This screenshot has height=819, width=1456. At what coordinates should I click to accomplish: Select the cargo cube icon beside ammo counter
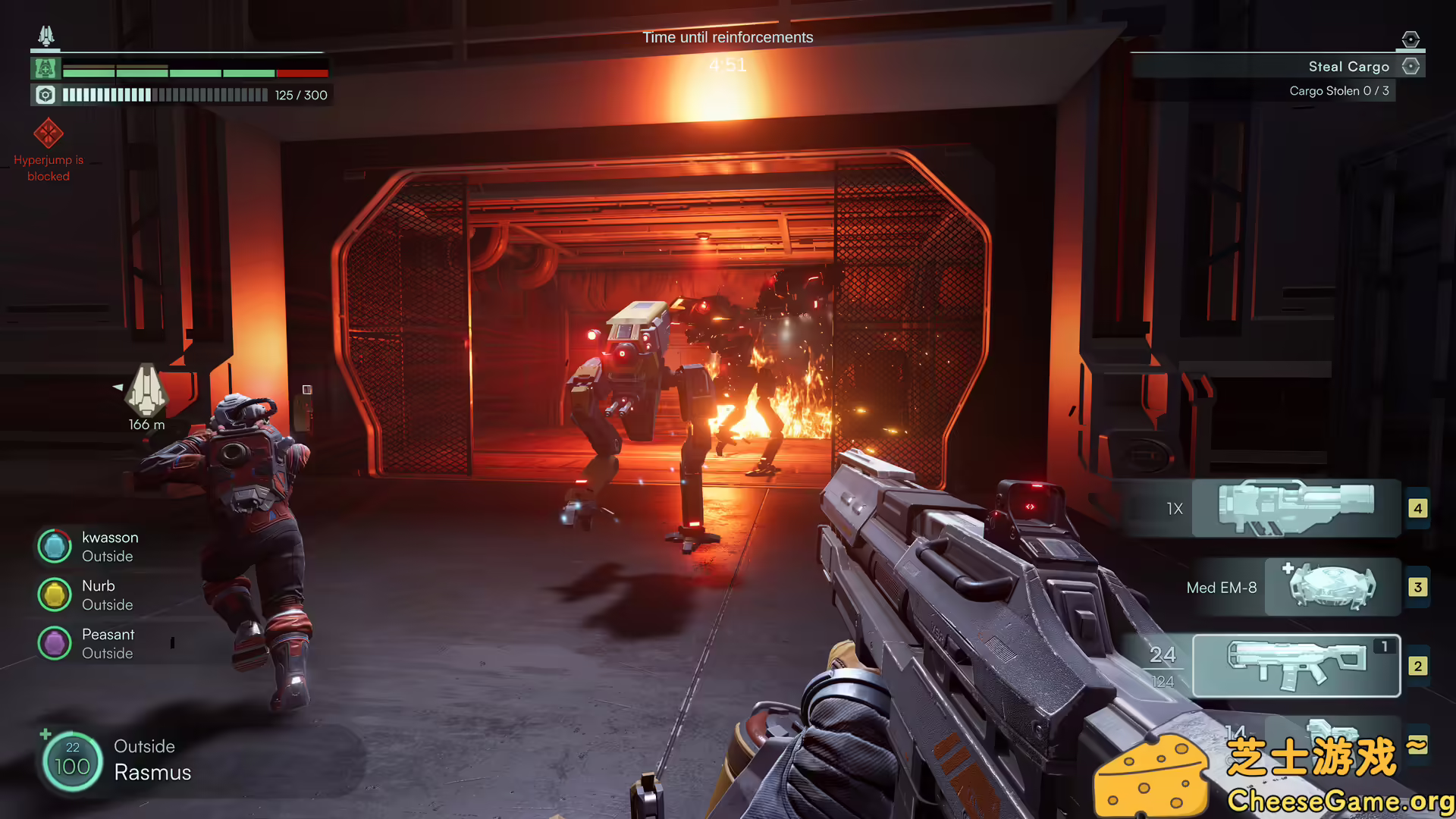point(45,94)
